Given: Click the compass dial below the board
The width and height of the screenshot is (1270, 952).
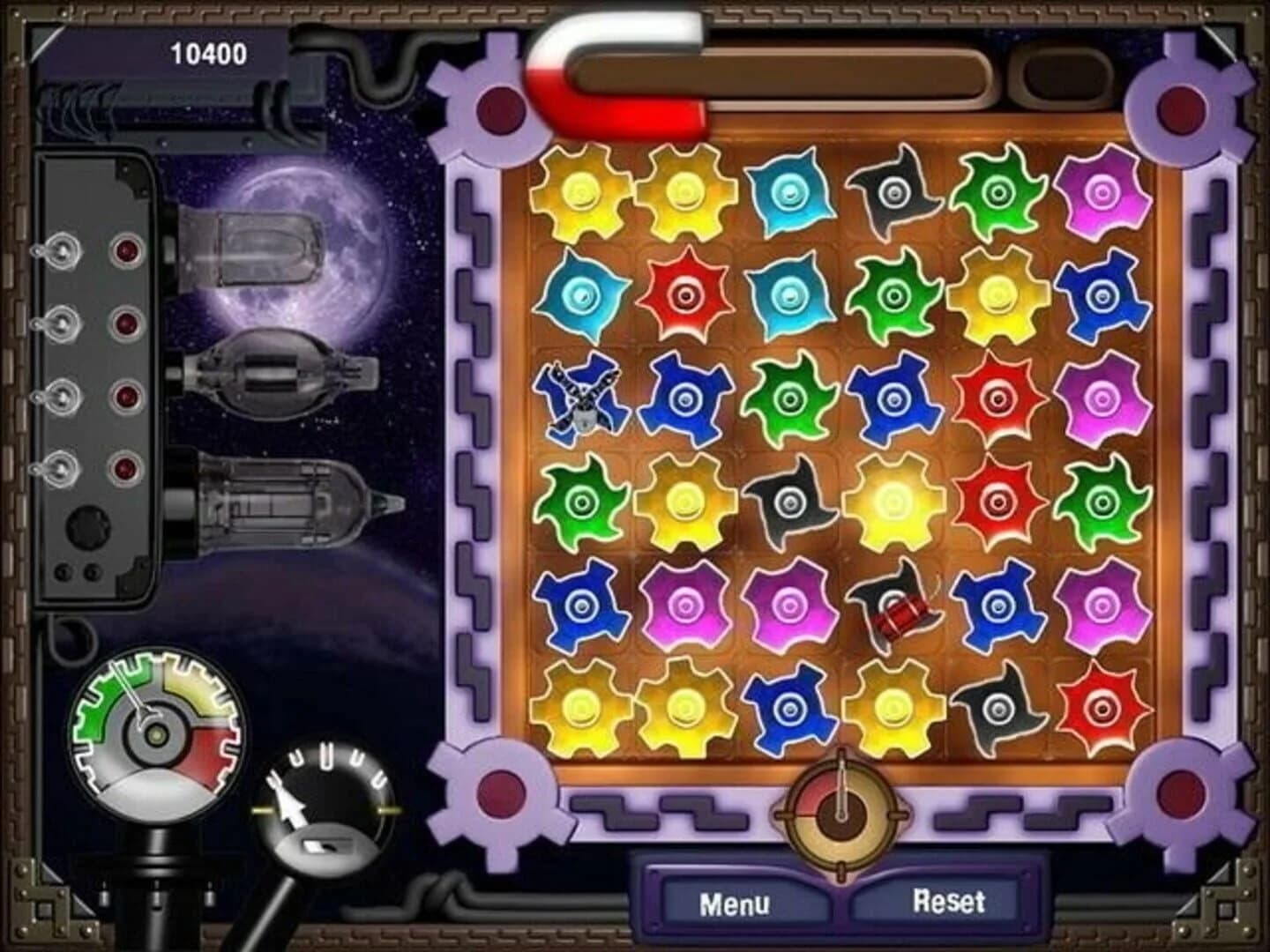Looking at the screenshot, I should coord(842,815).
